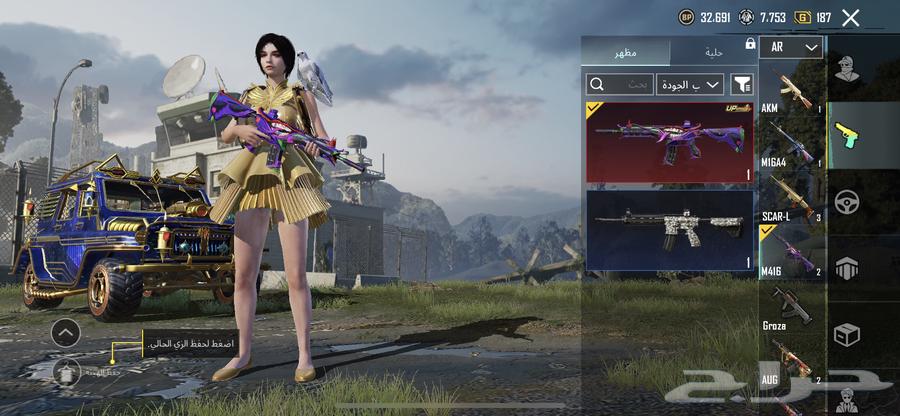Close the inventory screen with the X

[x=851, y=17]
